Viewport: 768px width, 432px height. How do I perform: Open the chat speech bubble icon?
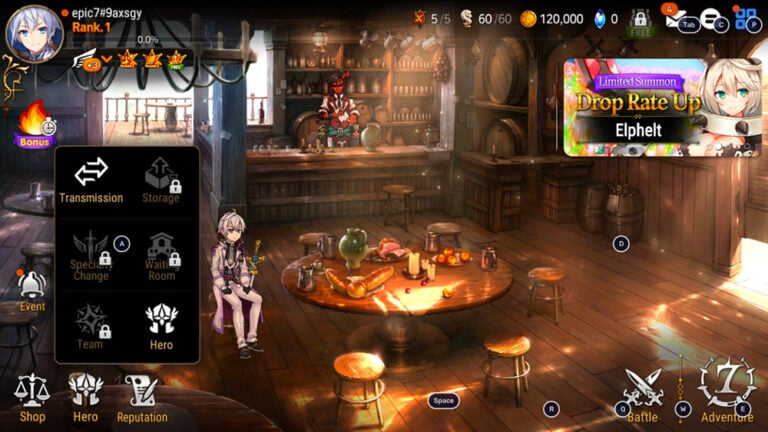(x=711, y=18)
